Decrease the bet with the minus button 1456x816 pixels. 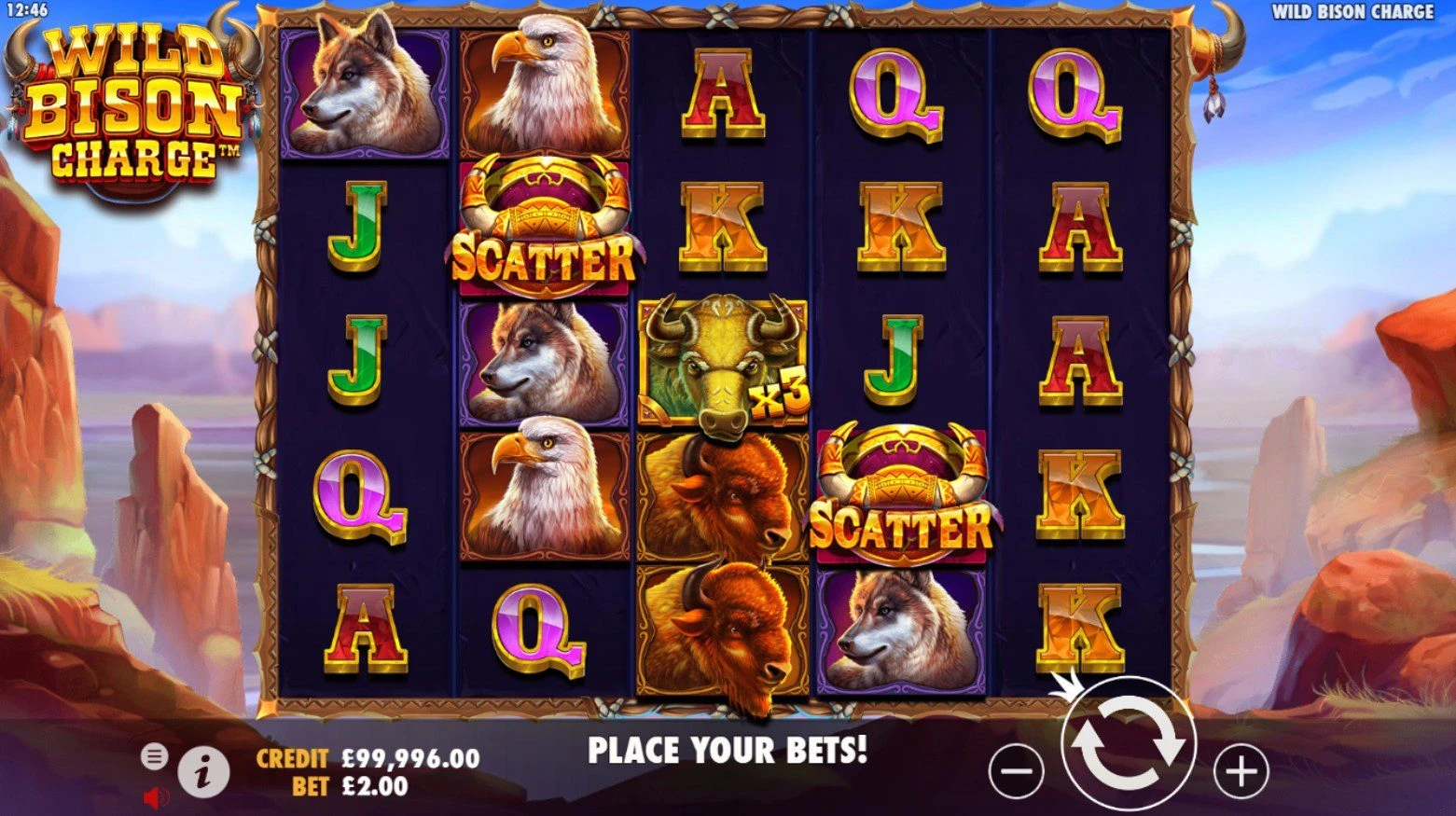coord(1015,771)
